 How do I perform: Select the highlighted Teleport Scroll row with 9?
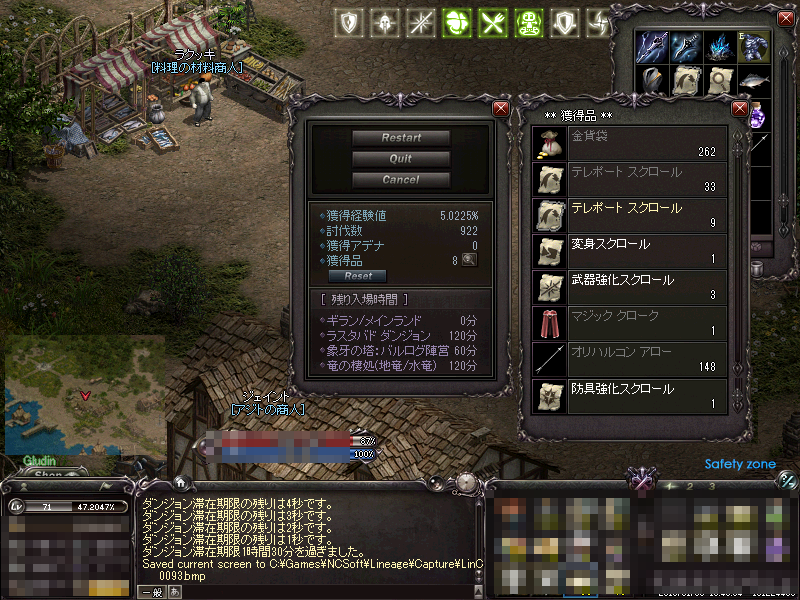[x=629, y=216]
